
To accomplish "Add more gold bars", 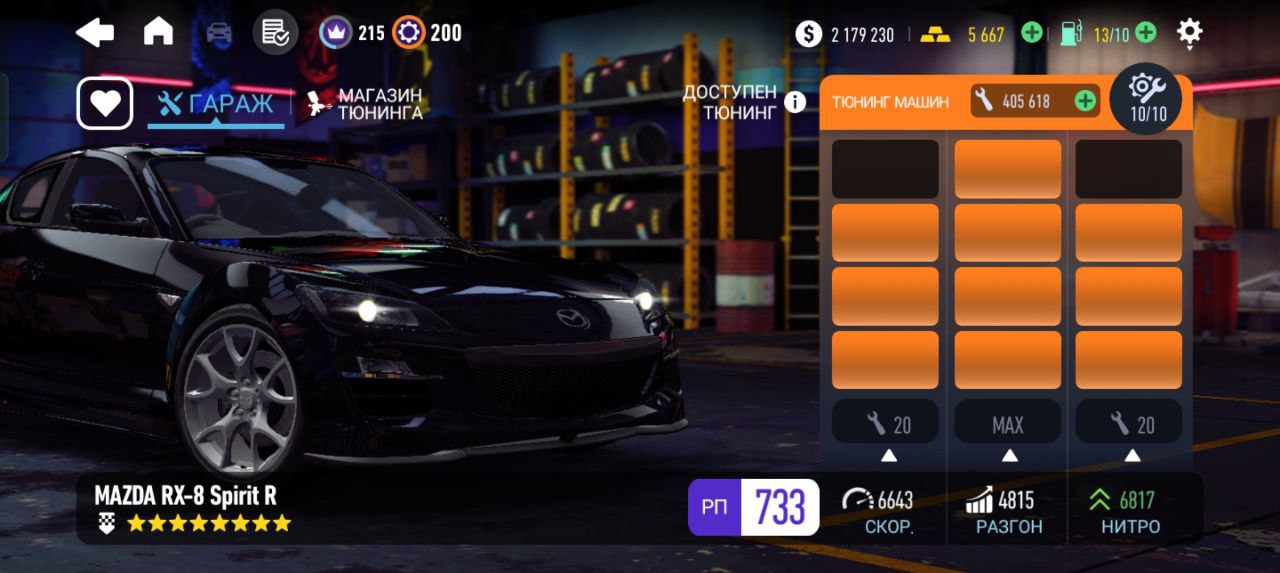I will 1032,34.
